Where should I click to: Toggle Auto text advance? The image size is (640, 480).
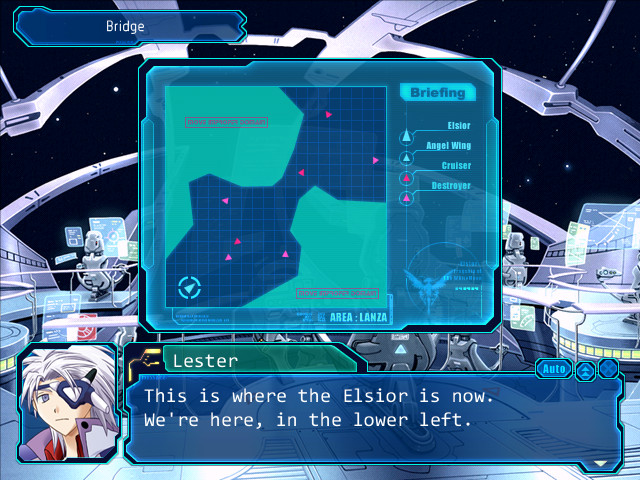(x=553, y=369)
